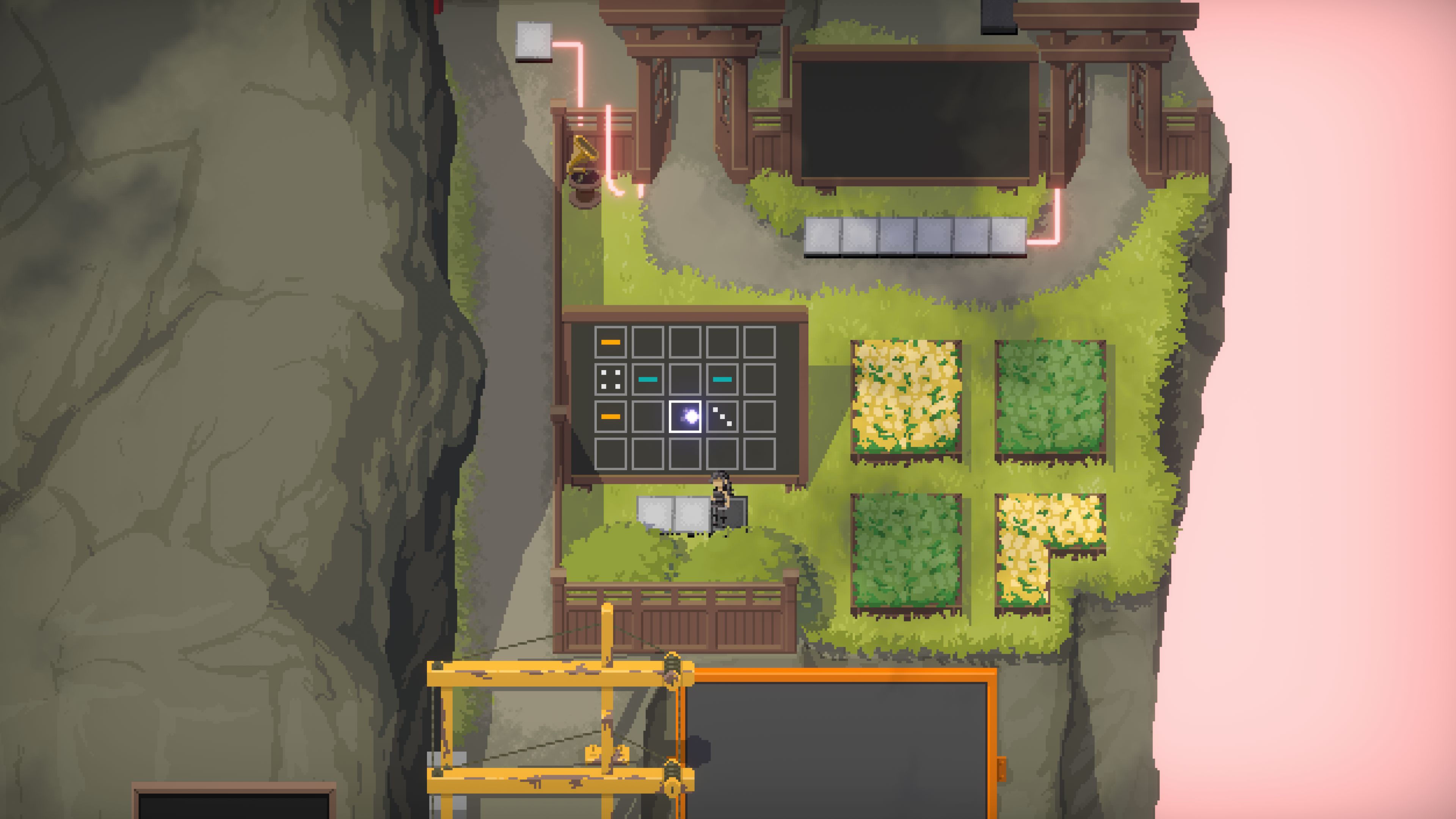Toggle the teal dash tile above the diagonal-dots tile
Viewport: 1456px width, 819px height.
pos(722,379)
